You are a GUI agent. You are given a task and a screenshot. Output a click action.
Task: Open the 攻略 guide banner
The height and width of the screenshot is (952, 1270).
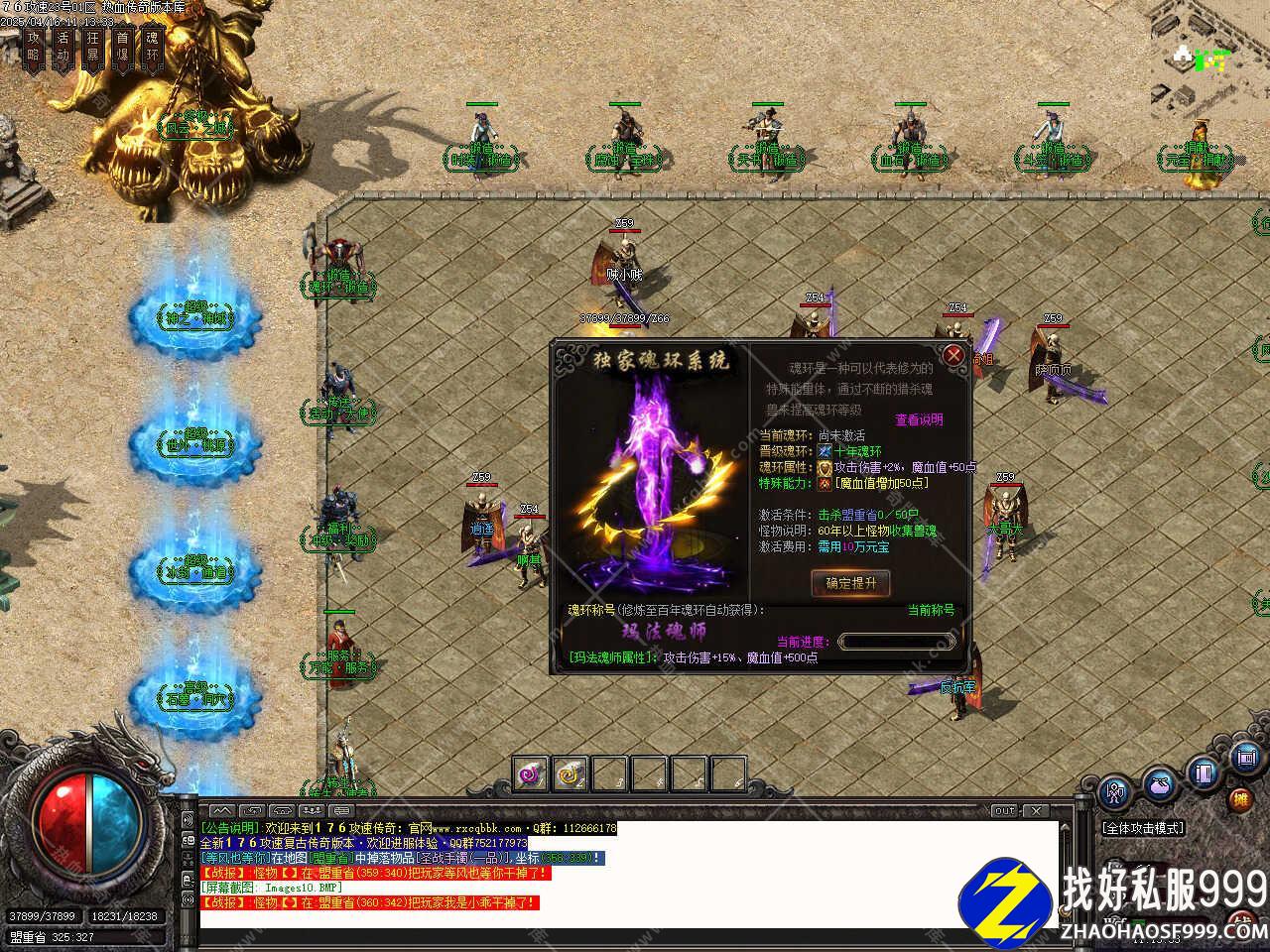tap(34, 48)
